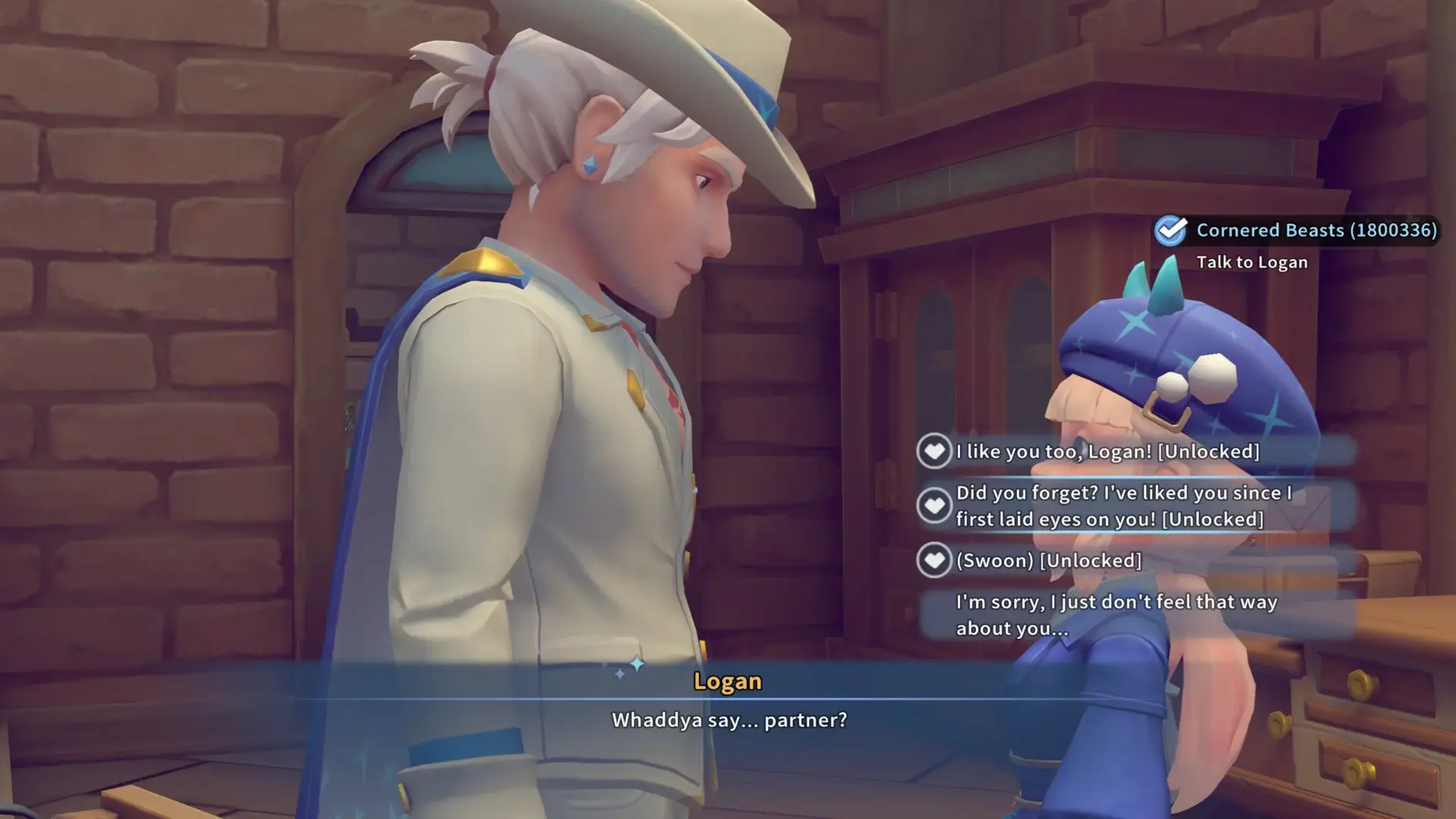Pick the "(Swoon)" dialogue option
Screen dimensions: 1456x819
[x=1048, y=561]
